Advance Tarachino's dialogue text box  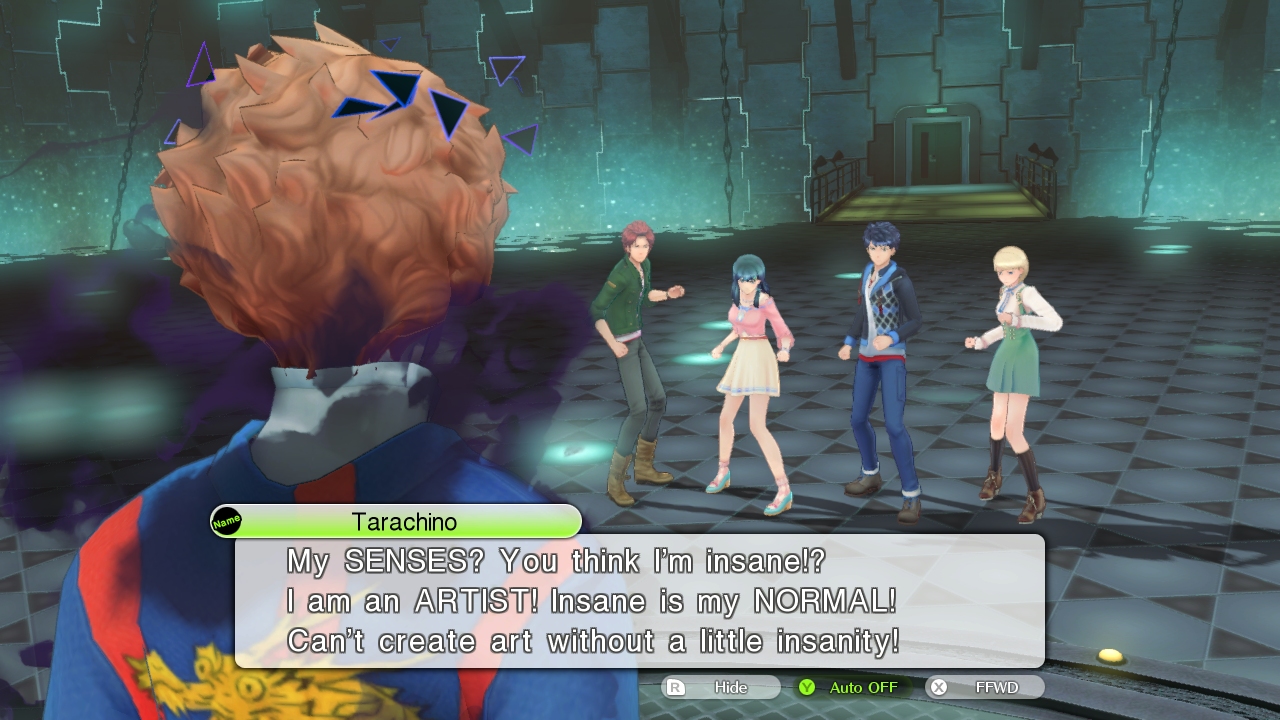(x=640, y=600)
